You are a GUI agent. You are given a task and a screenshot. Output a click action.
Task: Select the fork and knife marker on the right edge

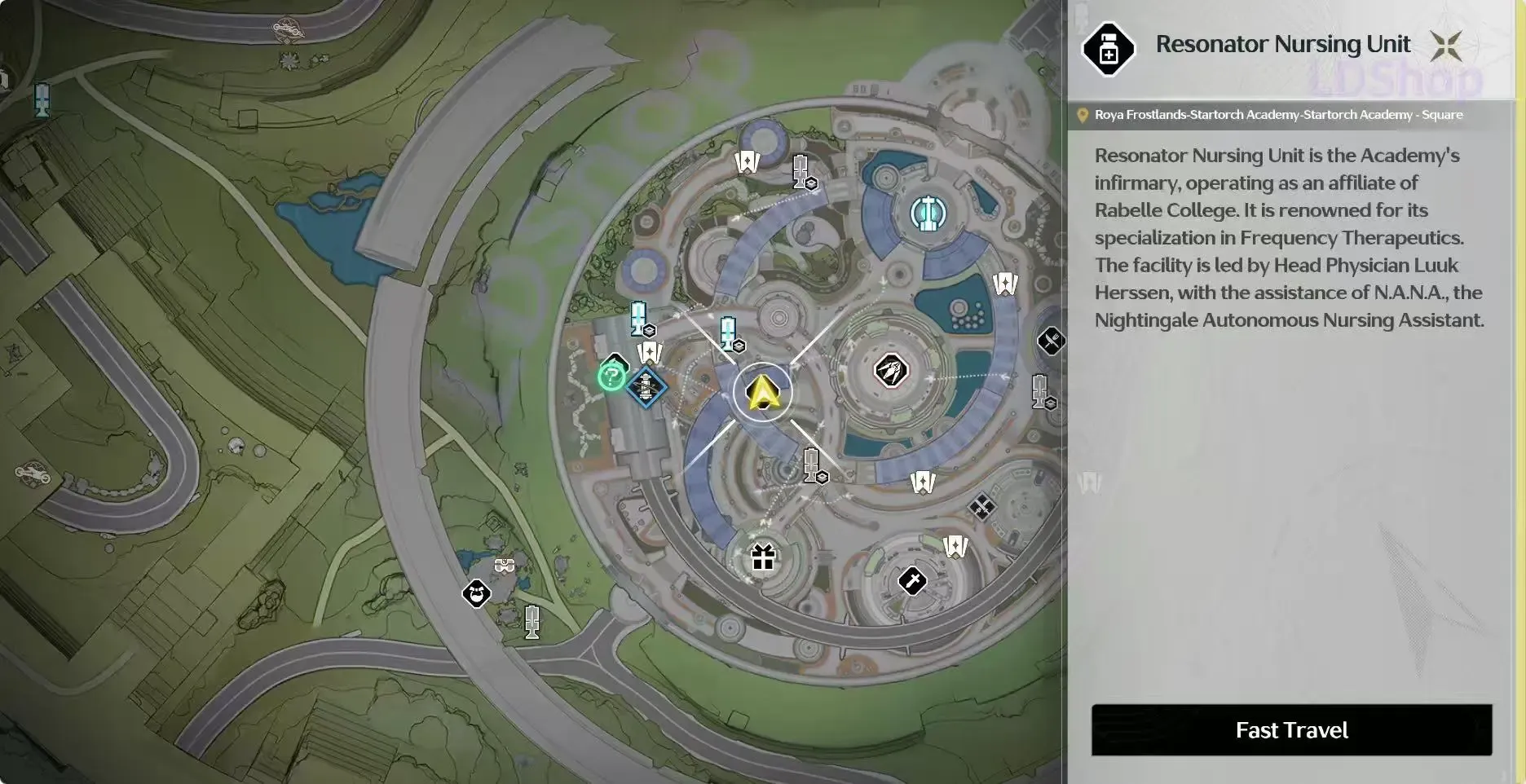[1050, 341]
